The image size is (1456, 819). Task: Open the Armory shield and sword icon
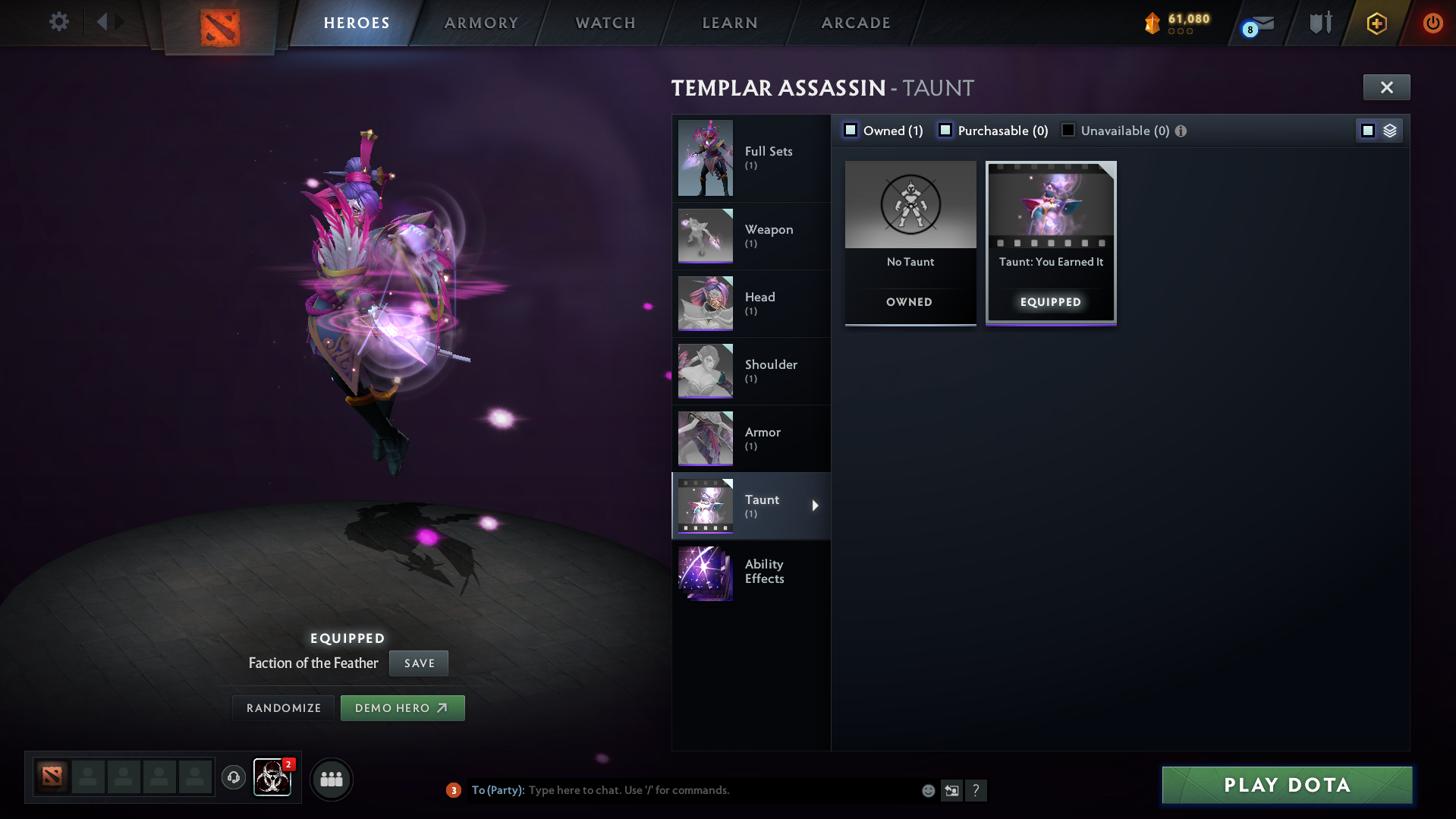pos(1320,22)
